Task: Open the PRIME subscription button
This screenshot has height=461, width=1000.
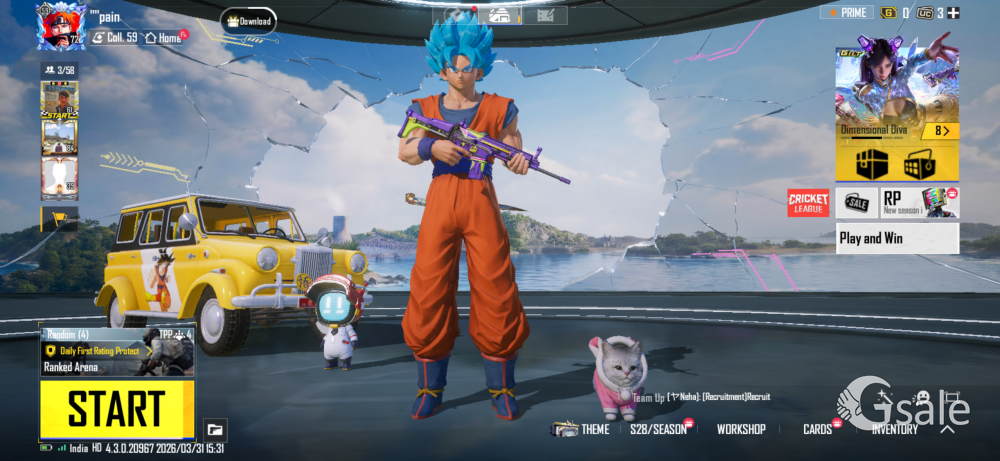Action: coord(845,12)
